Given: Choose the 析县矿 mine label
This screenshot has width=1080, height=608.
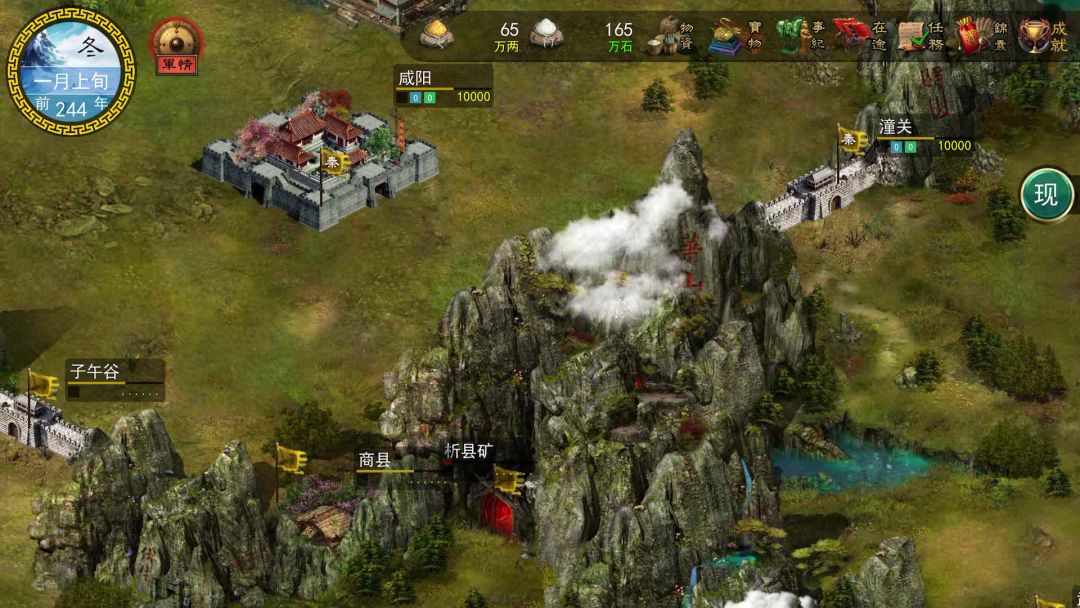Looking at the screenshot, I should (468, 450).
